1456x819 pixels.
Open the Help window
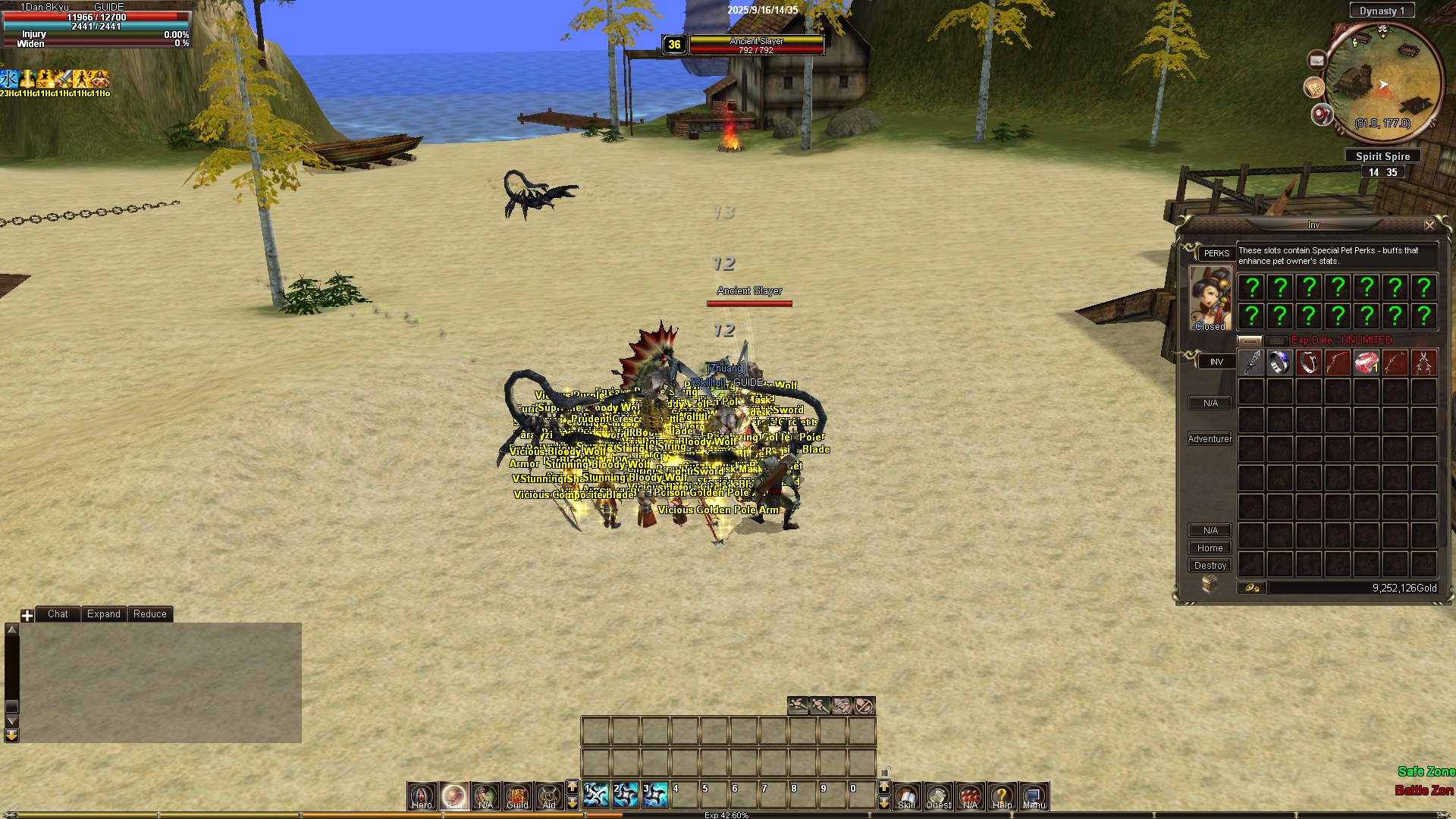(x=1002, y=795)
